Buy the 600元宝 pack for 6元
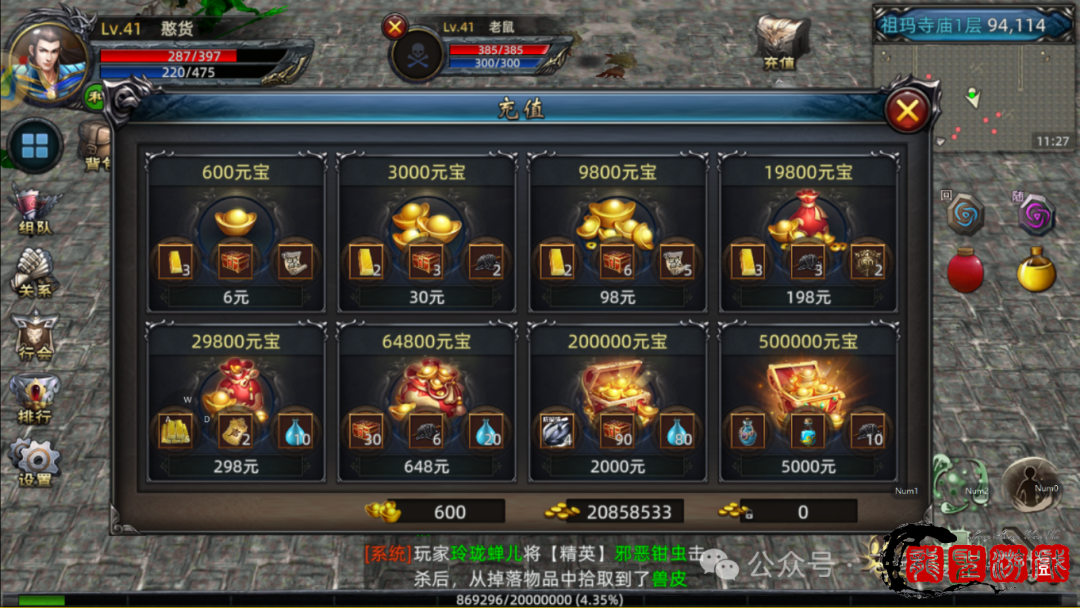This screenshot has height=608, width=1080. 236,297
